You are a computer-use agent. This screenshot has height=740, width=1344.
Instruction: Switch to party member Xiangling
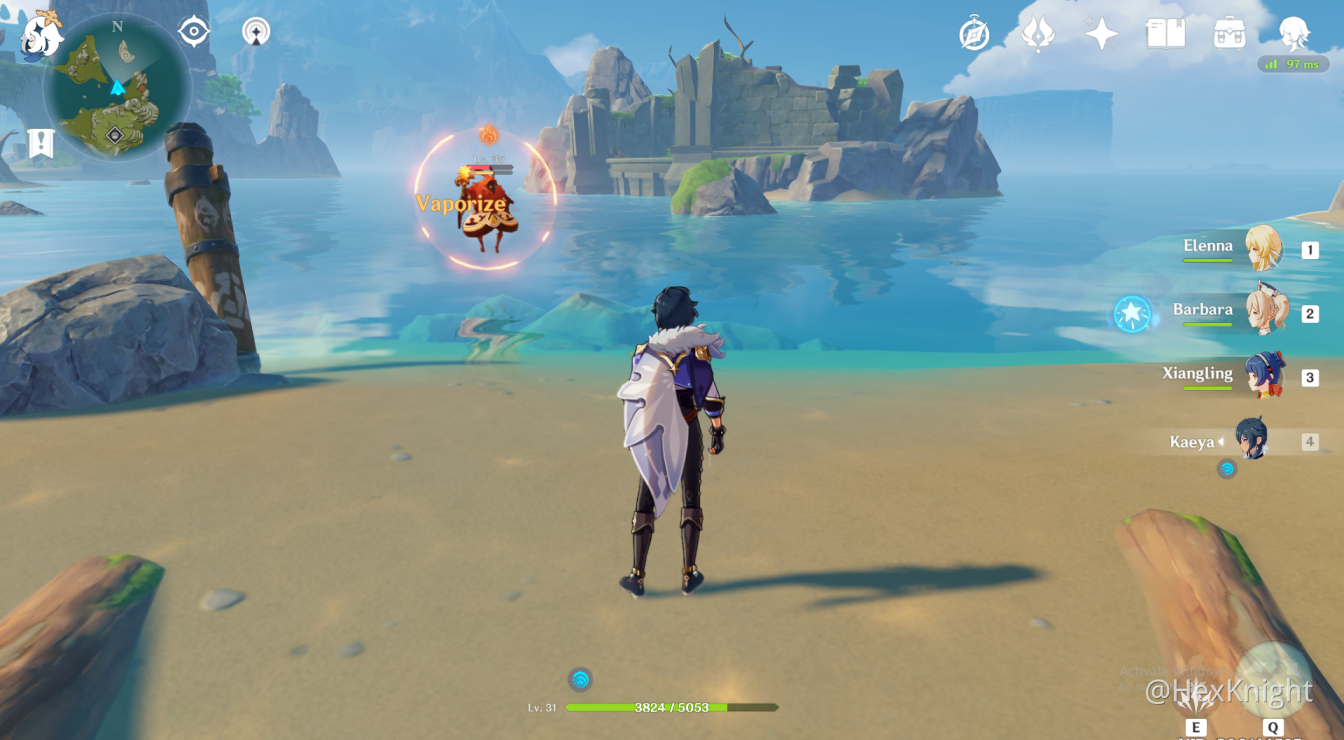point(1264,377)
